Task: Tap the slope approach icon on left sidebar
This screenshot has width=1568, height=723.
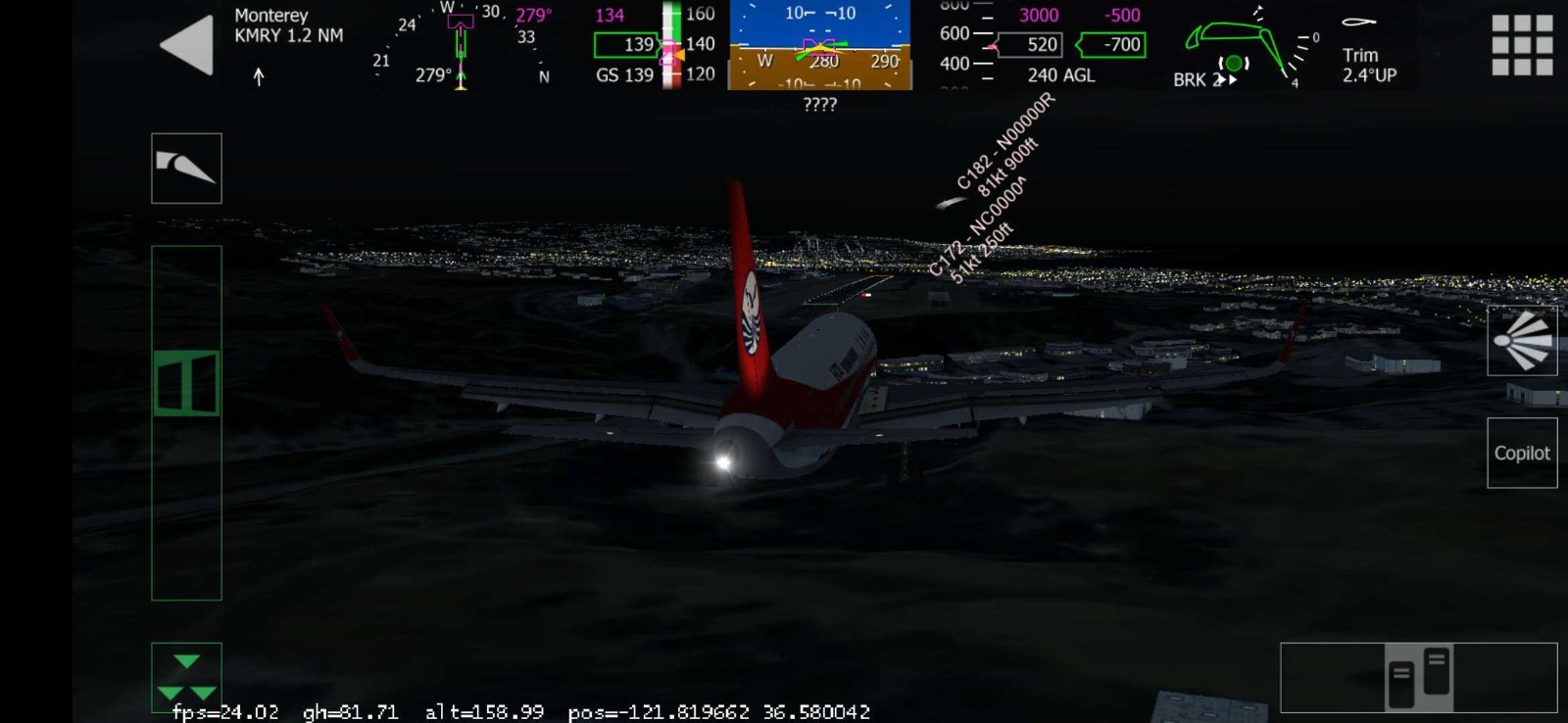Action: click(186, 167)
